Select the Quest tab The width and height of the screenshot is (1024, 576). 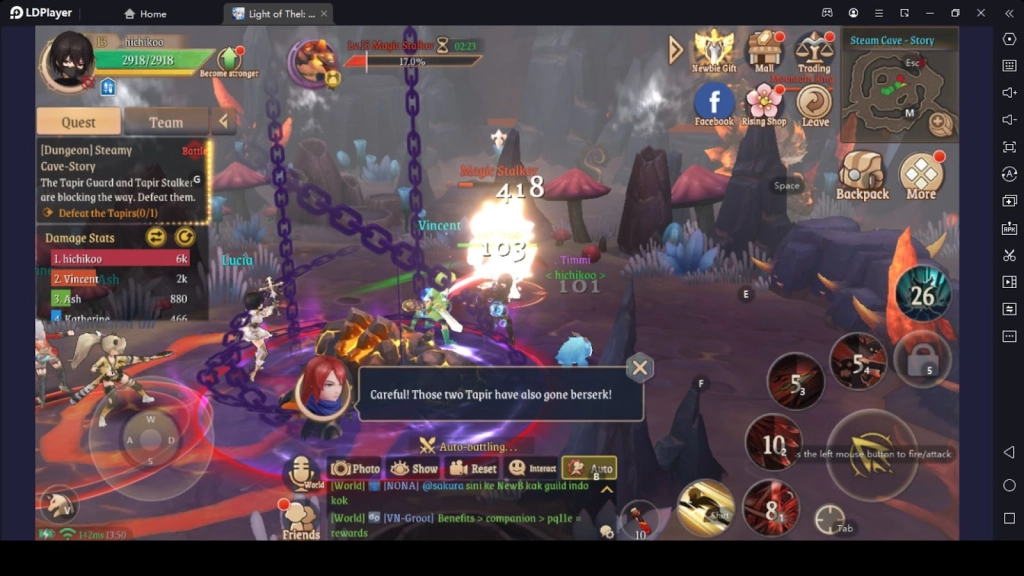(78, 122)
